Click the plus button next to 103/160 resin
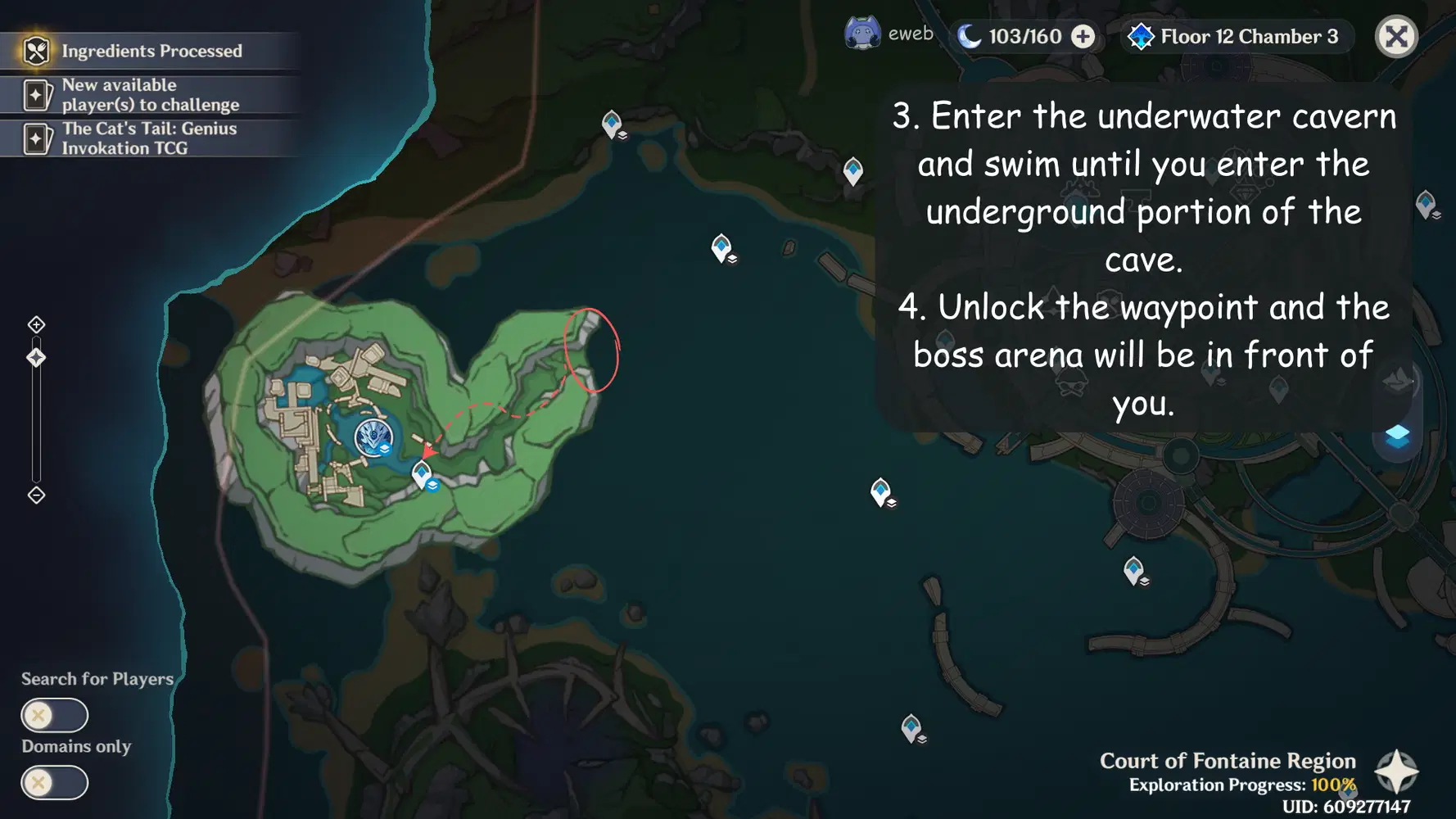Screen dimensions: 1456x819 tap(1083, 35)
